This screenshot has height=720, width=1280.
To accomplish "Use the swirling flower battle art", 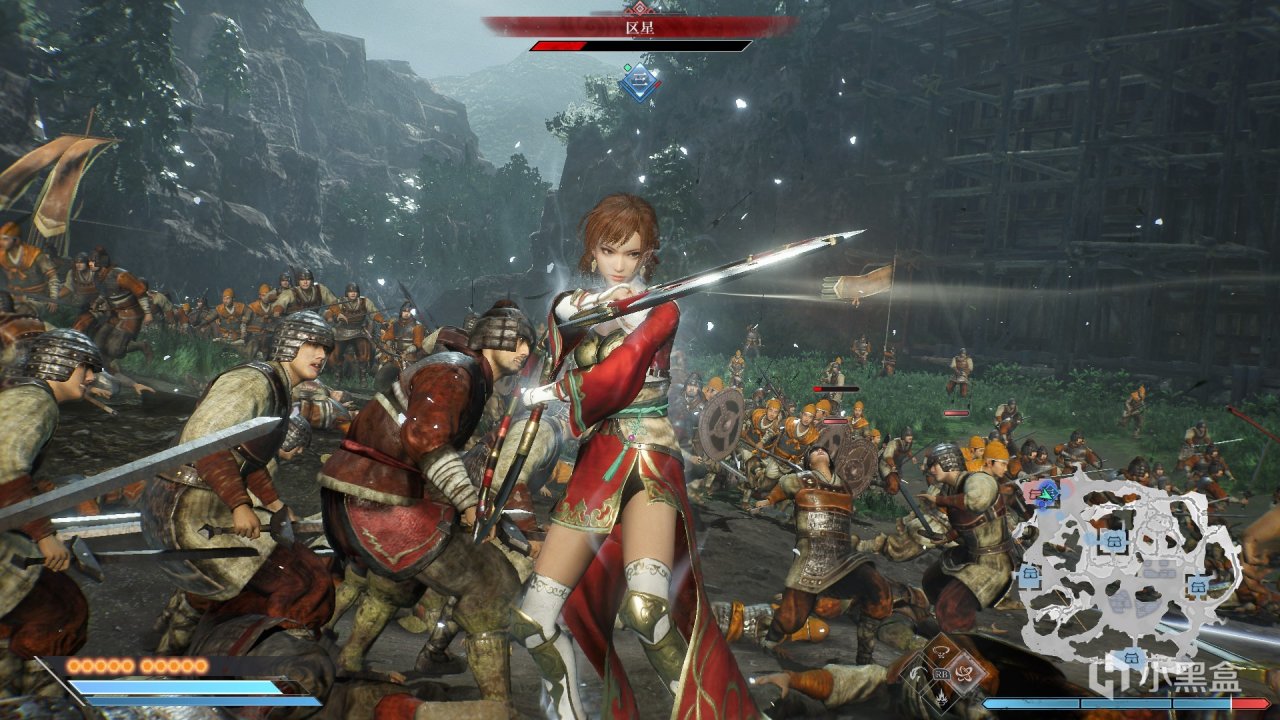I will click(964, 673).
